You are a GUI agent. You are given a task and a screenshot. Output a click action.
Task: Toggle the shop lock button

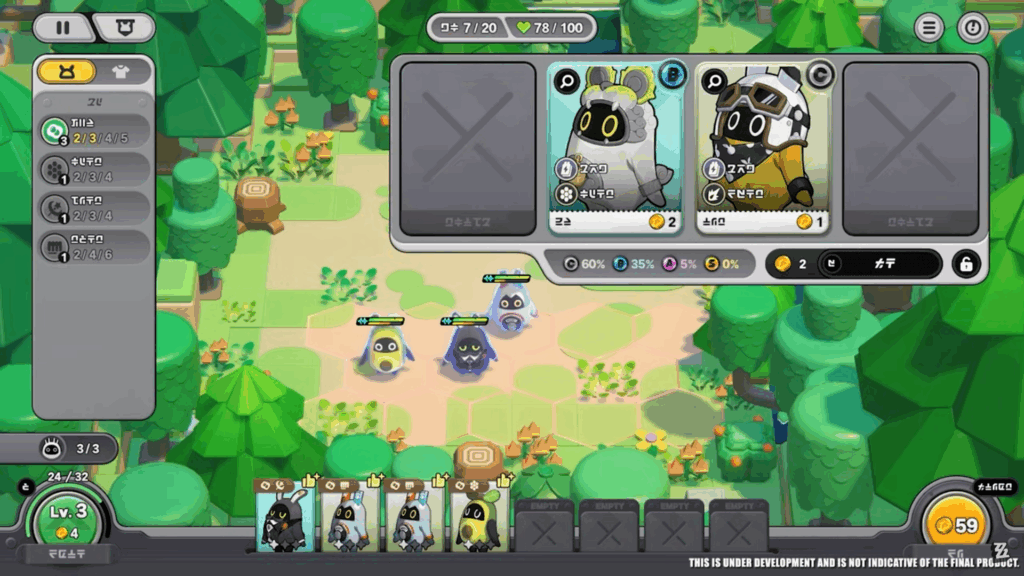coord(965,263)
